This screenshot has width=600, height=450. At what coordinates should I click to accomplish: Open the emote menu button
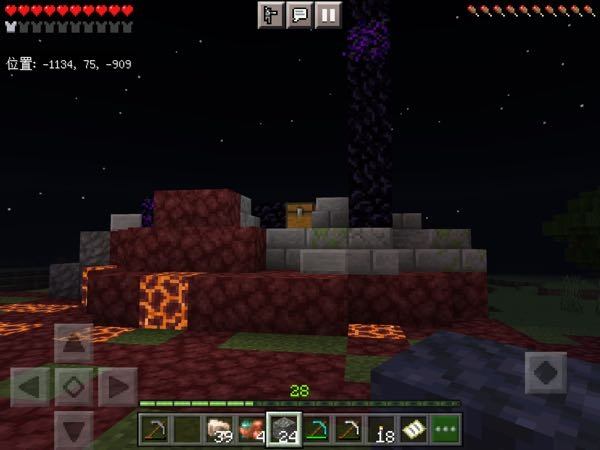click(270, 15)
